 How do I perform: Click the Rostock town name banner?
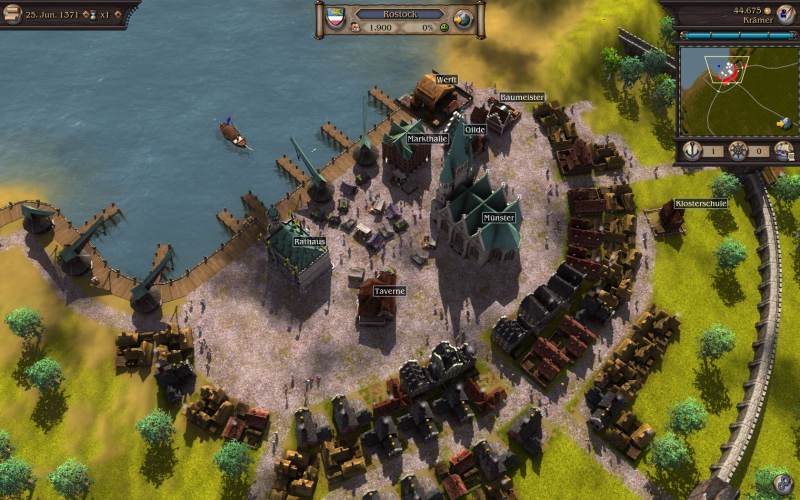pyautogui.click(x=400, y=14)
